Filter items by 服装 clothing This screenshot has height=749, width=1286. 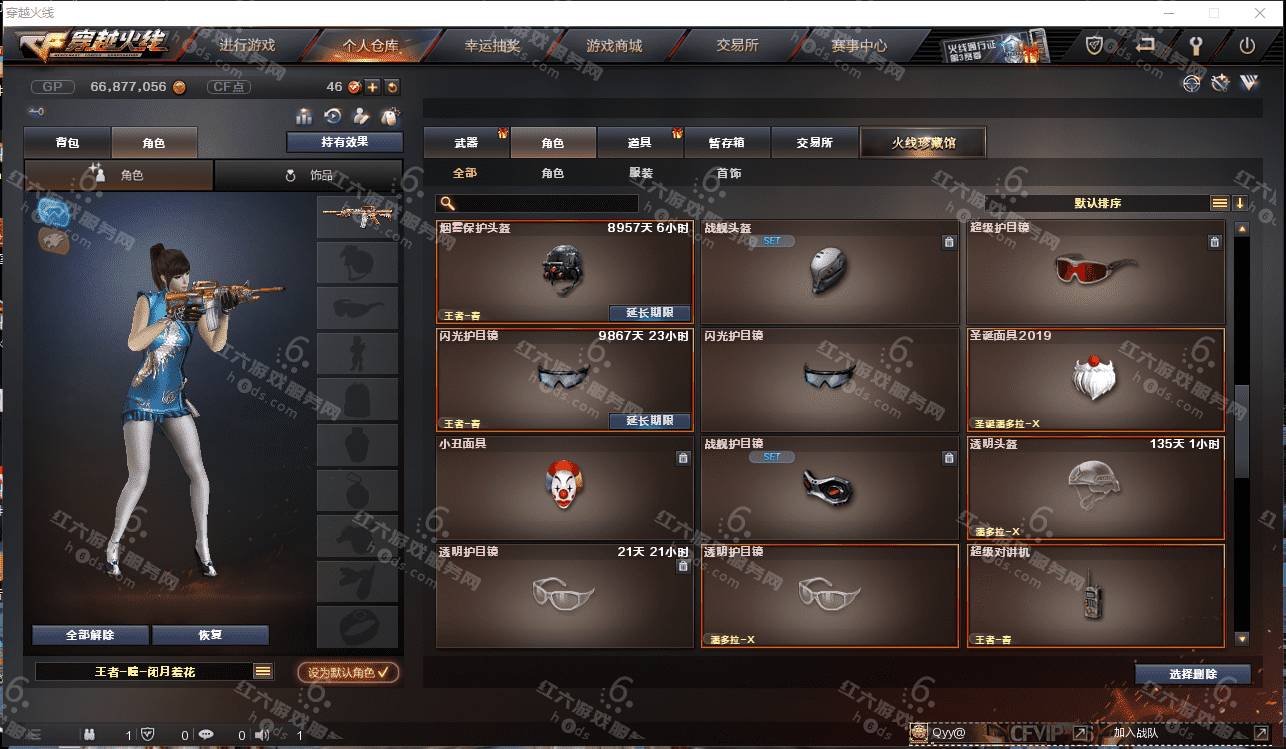(641, 174)
